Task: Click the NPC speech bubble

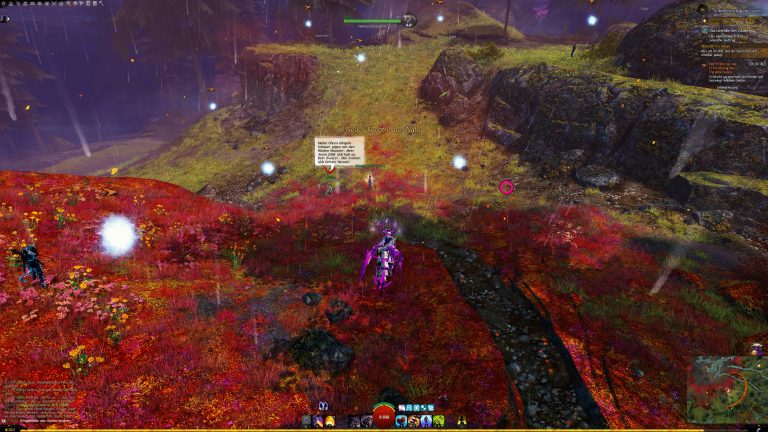Action: 339,151
